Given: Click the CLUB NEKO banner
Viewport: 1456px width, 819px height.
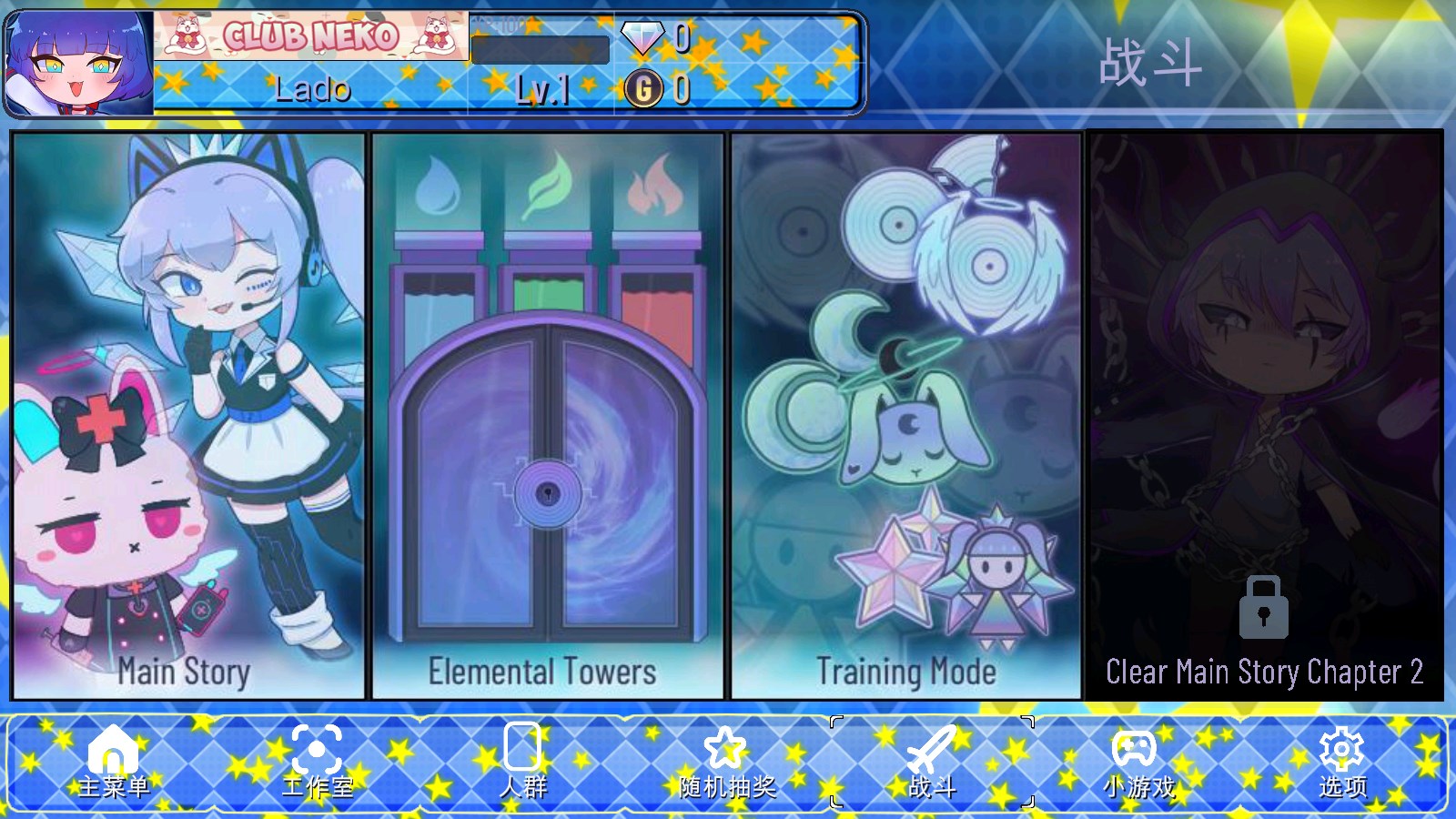Looking at the screenshot, I should click(x=309, y=35).
